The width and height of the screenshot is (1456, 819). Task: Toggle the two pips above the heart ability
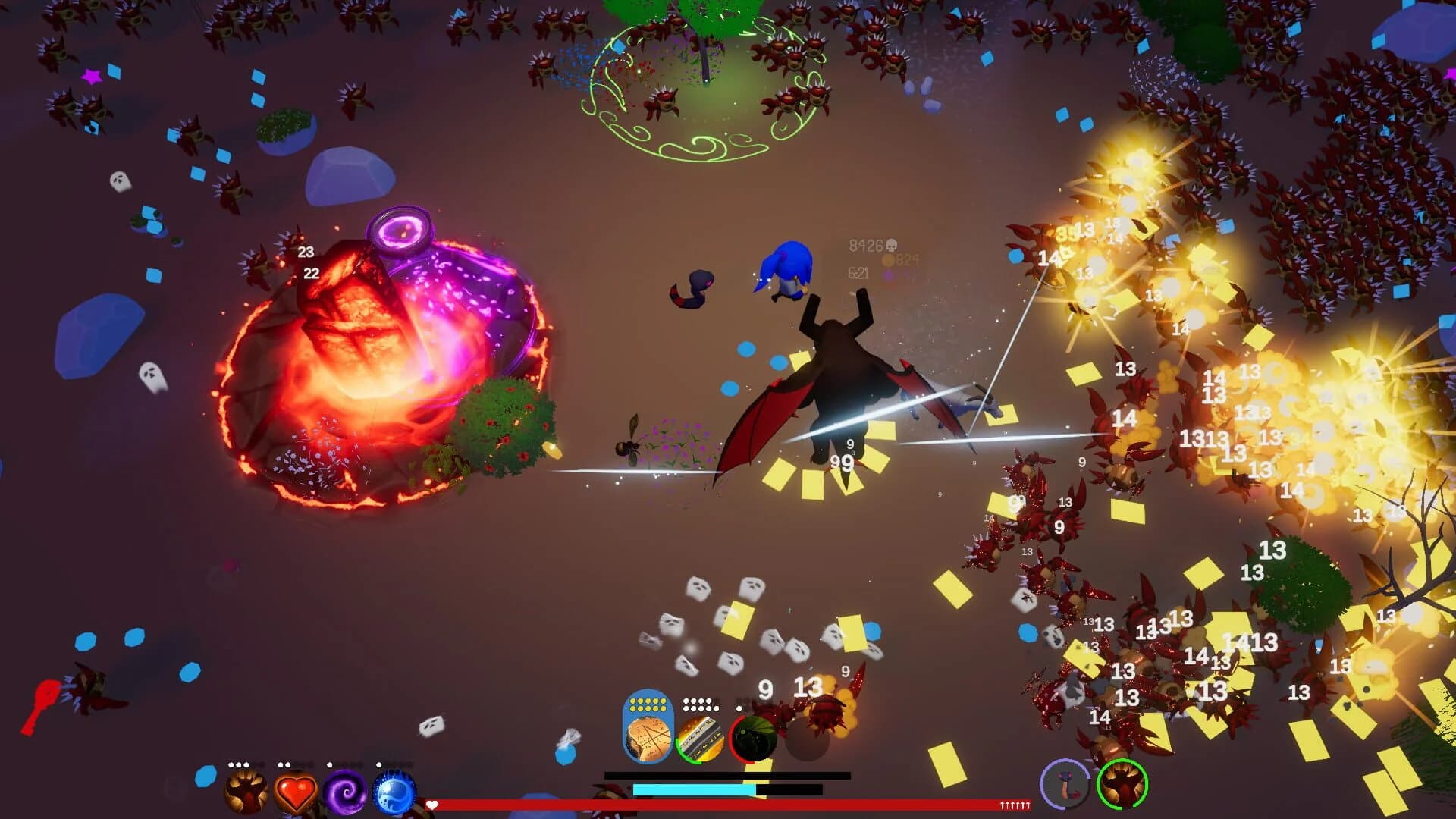tap(284, 764)
